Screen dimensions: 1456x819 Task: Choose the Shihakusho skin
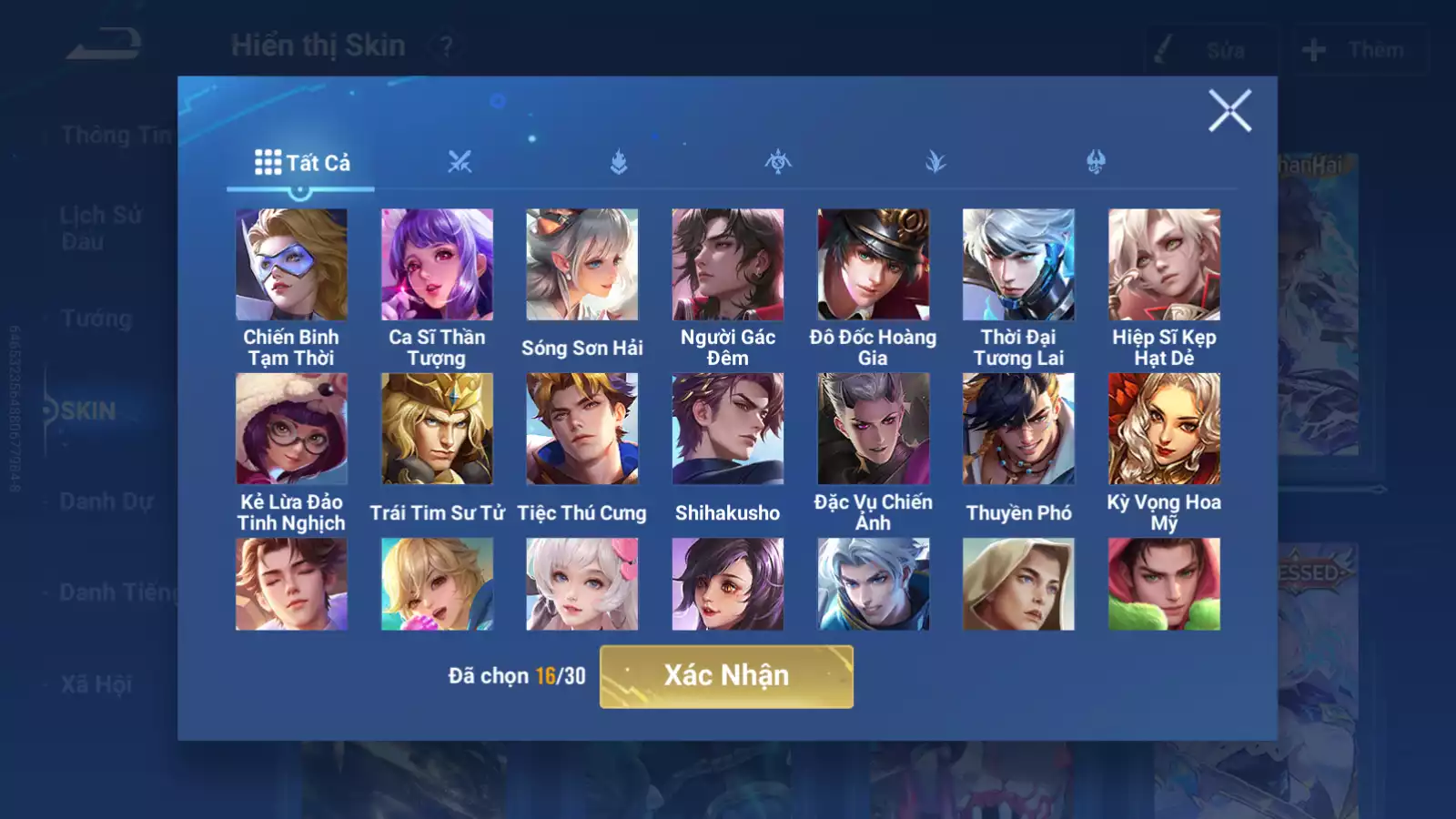point(728,429)
